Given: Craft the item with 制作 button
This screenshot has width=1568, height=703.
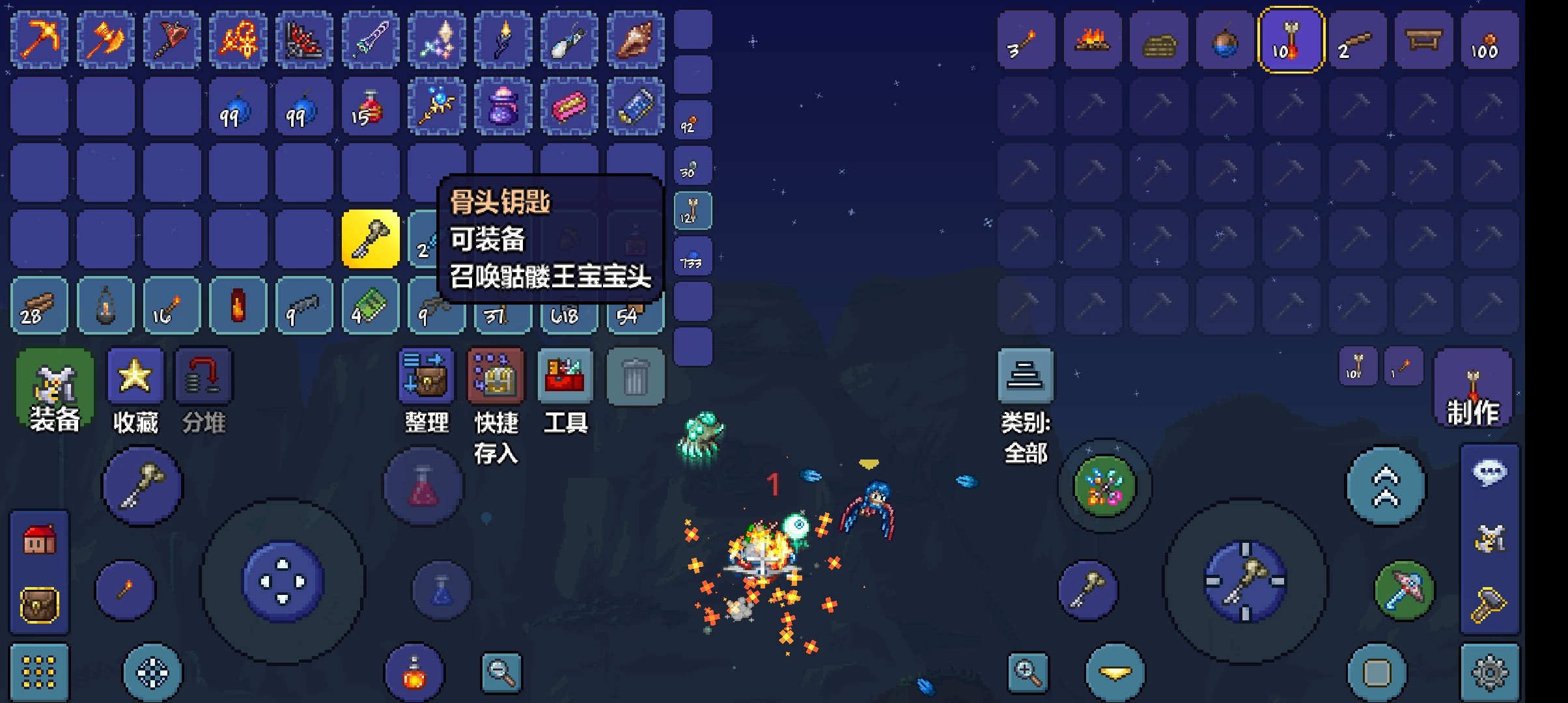Looking at the screenshot, I should click(1473, 389).
